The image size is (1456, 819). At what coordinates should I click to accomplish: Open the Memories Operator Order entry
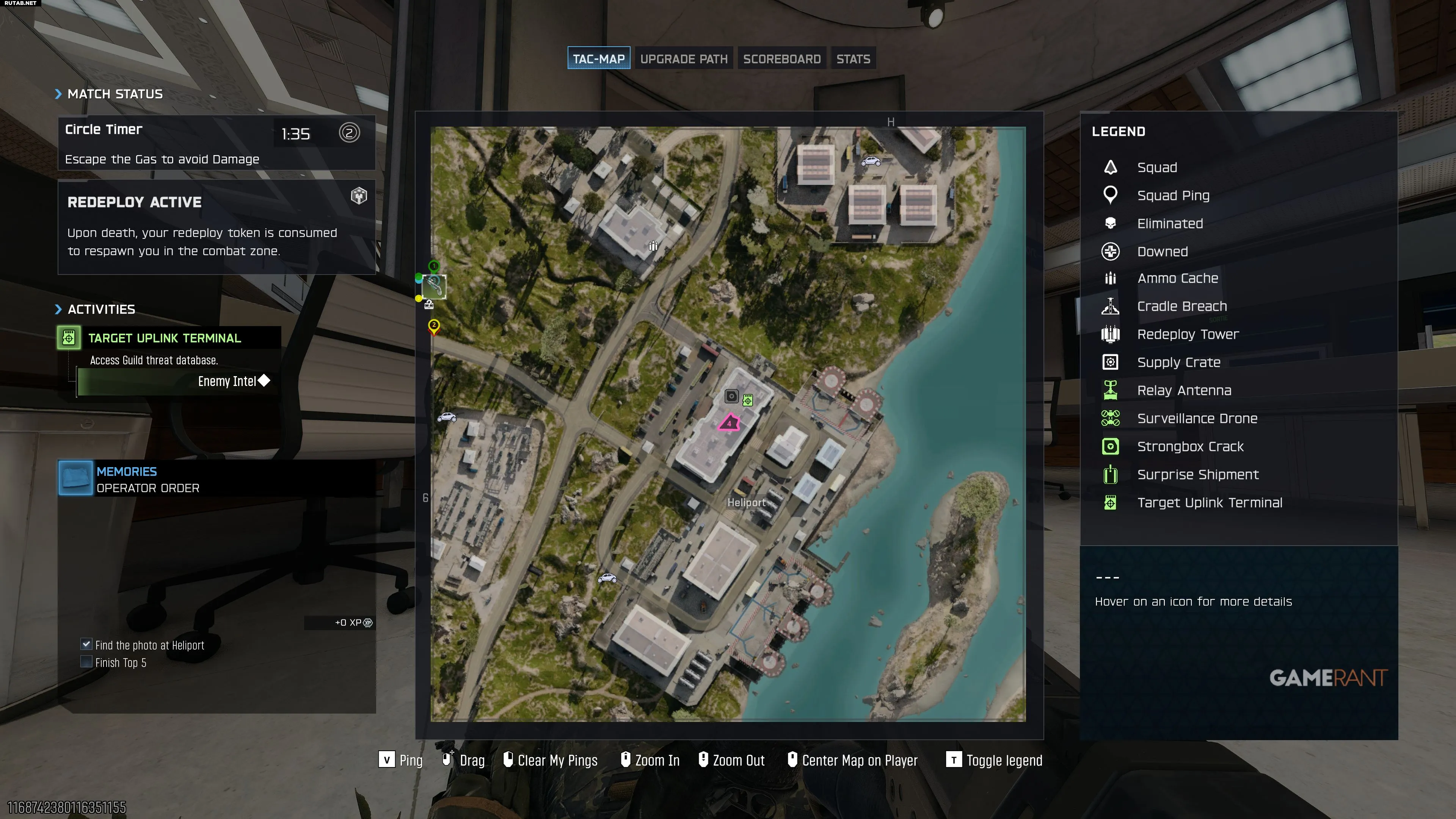click(147, 479)
